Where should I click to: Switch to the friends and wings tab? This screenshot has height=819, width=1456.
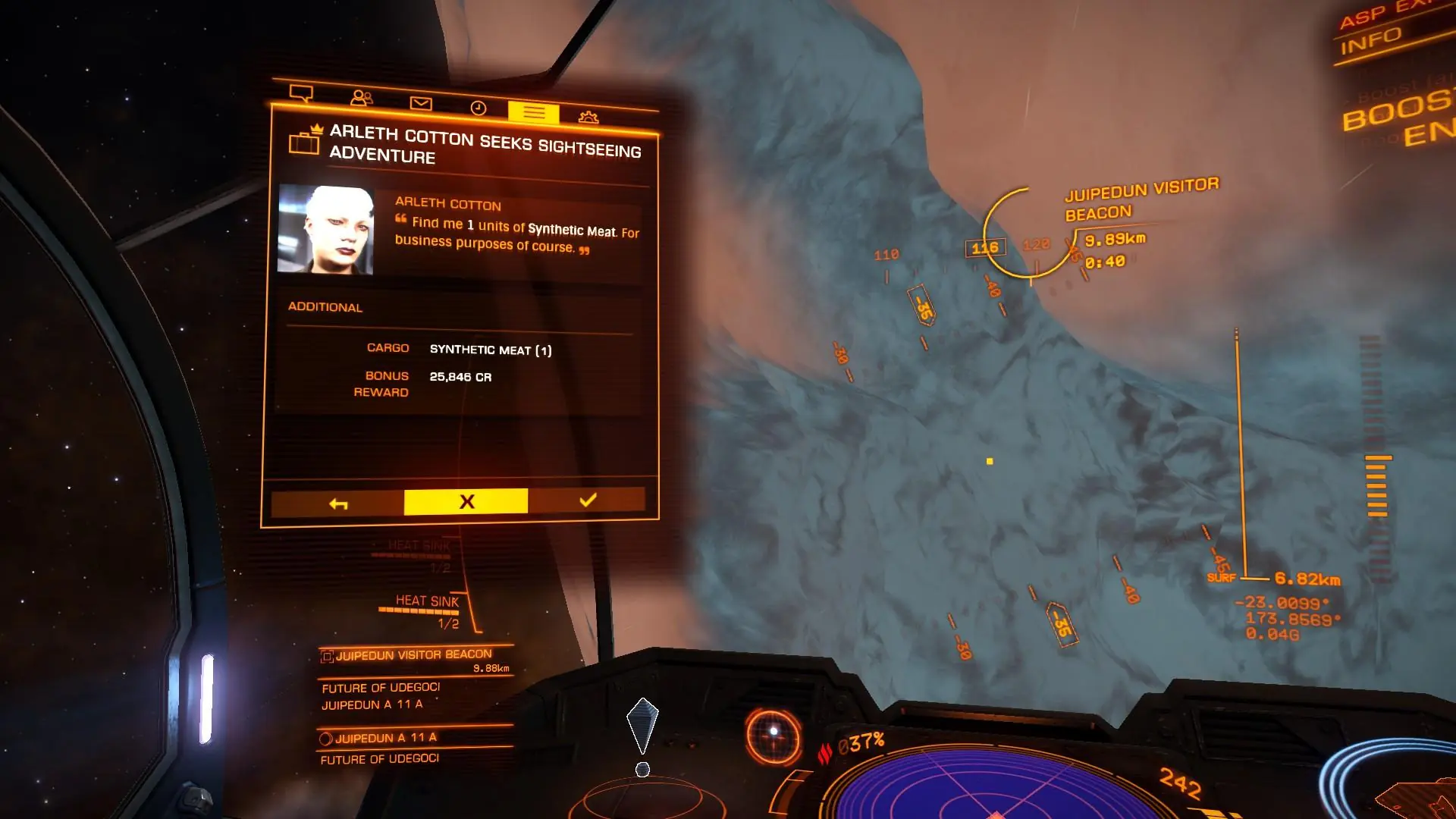click(x=362, y=99)
